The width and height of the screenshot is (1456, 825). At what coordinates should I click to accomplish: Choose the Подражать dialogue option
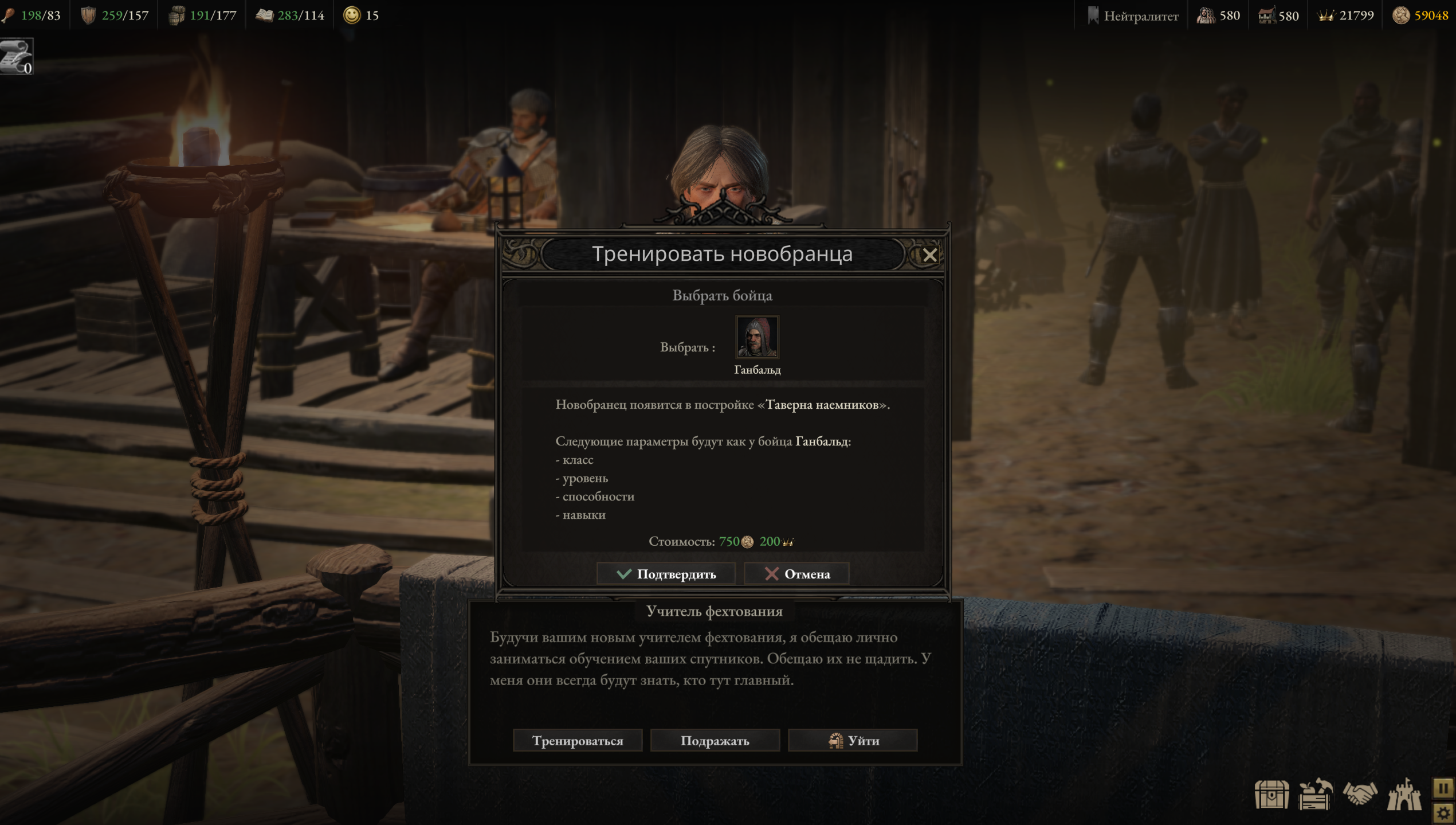pyautogui.click(x=715, y=740)
